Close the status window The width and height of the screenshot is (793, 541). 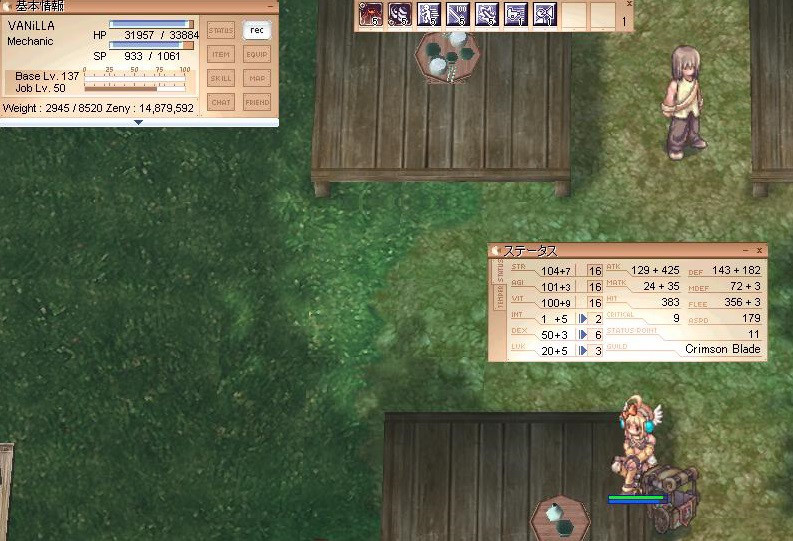[x=760, y=251]
